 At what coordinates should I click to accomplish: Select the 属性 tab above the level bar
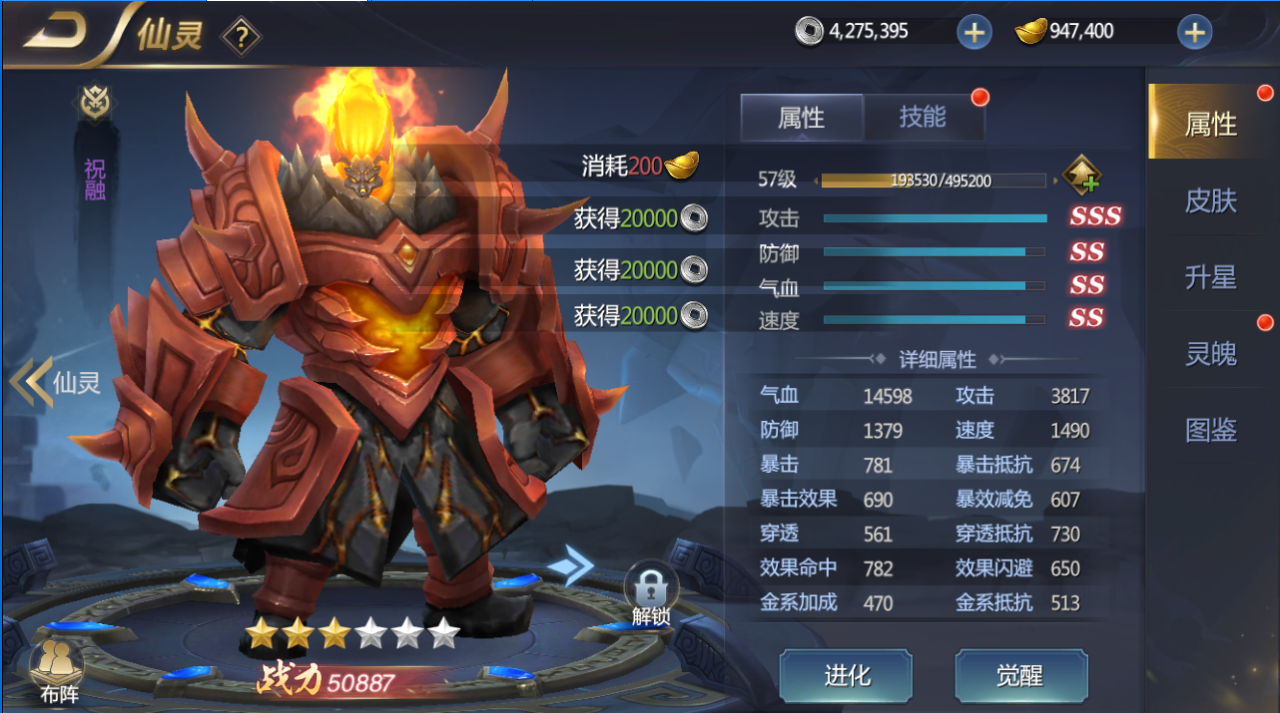click(801, 118)
